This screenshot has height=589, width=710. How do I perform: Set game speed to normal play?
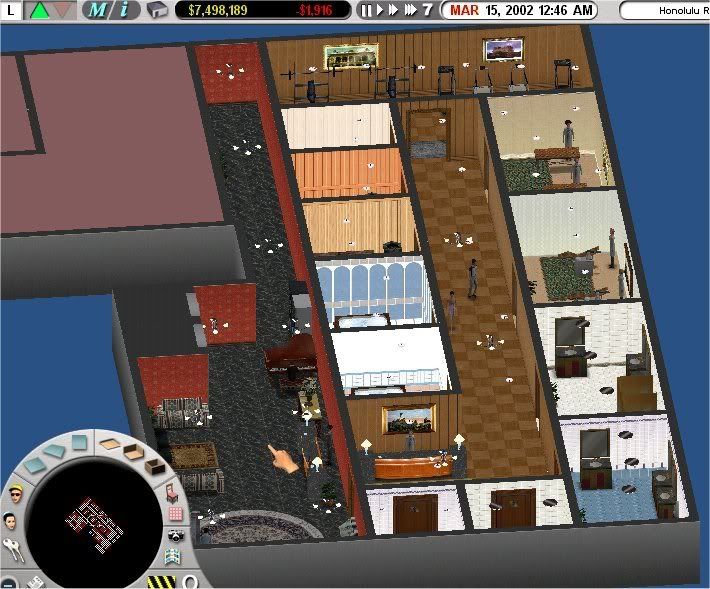click(x=379, y=11)
